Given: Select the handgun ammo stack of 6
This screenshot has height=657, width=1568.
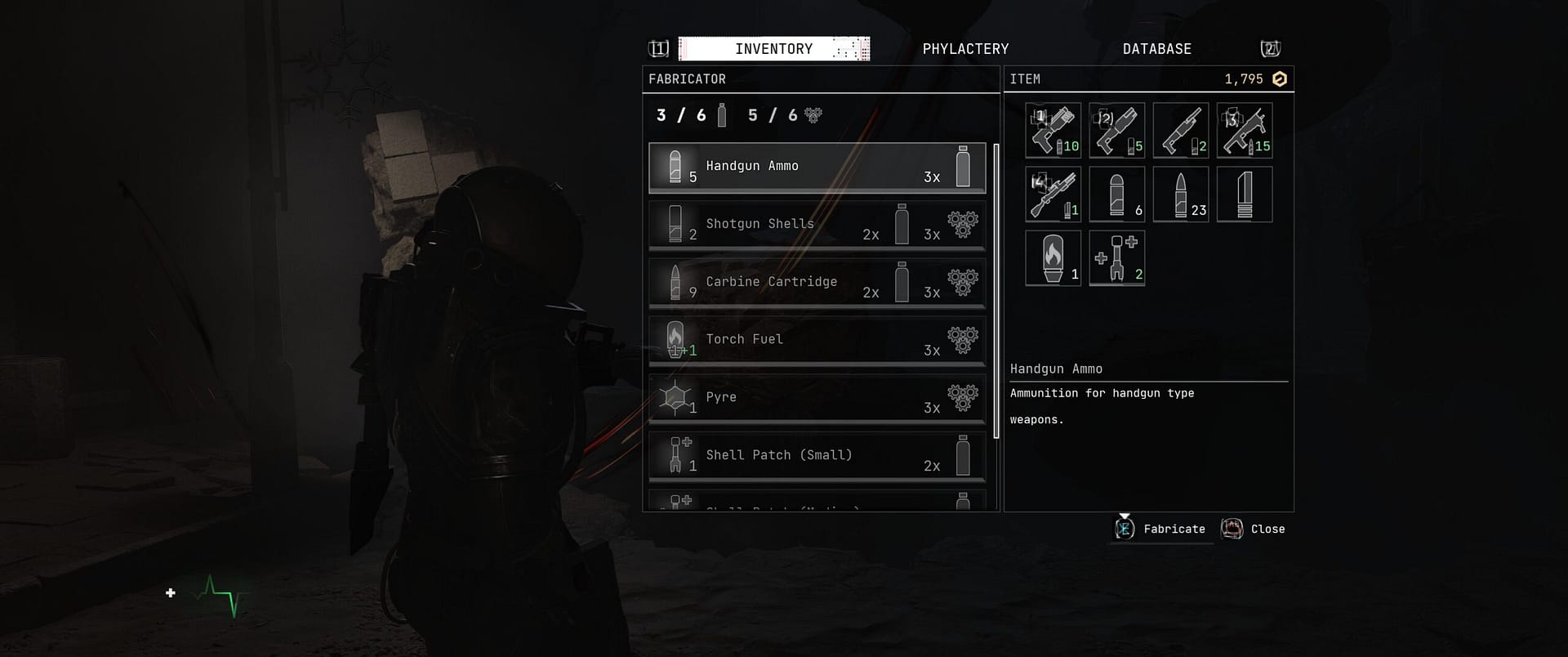Looking at the screenshot, I should (x=1116, y=194).
